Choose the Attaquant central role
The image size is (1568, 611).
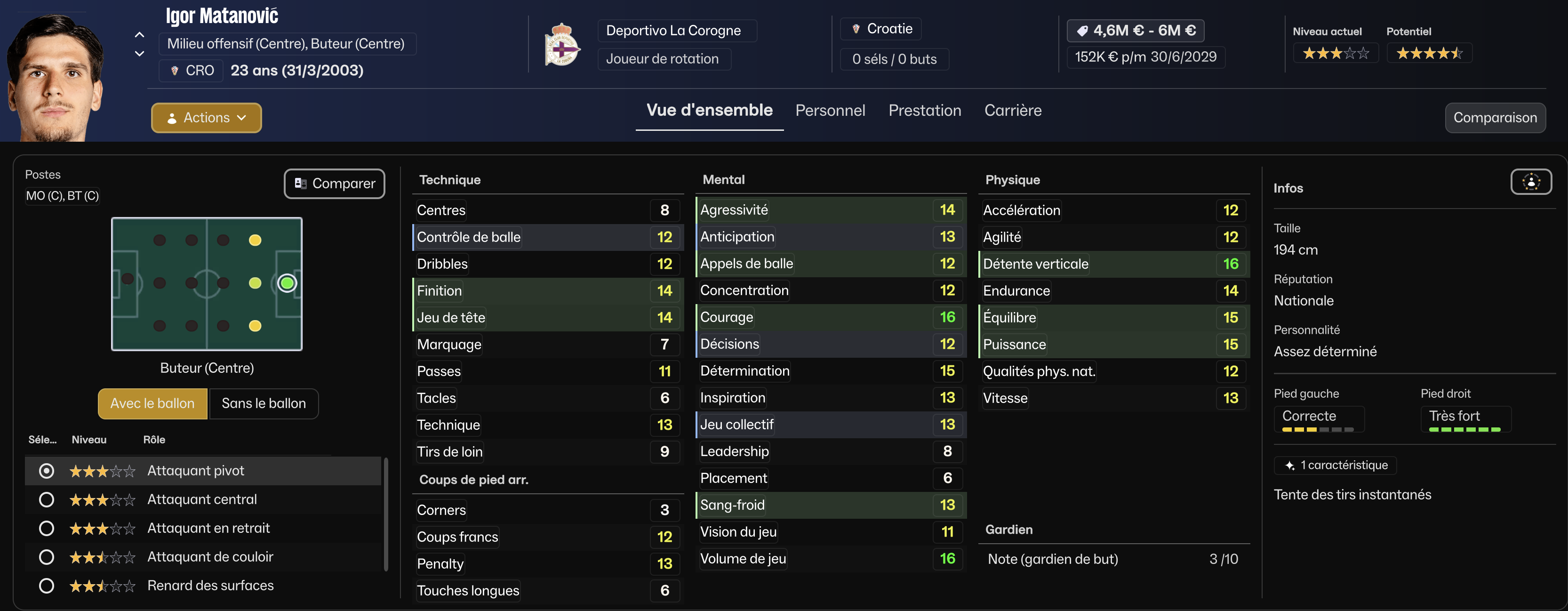click(46, 499)
